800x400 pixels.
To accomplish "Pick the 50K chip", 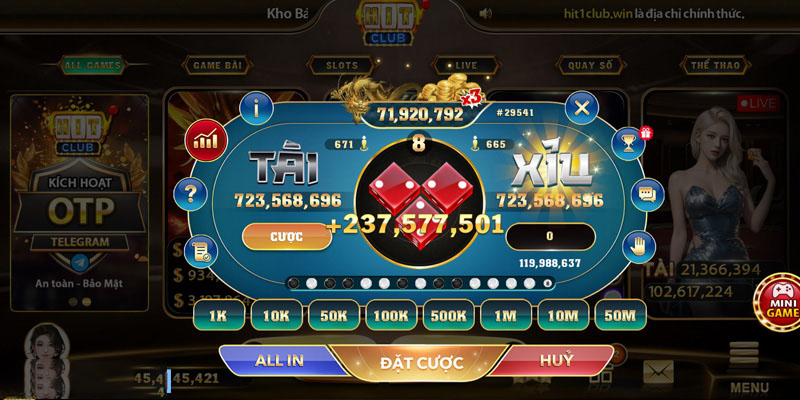I will (333, 315).
